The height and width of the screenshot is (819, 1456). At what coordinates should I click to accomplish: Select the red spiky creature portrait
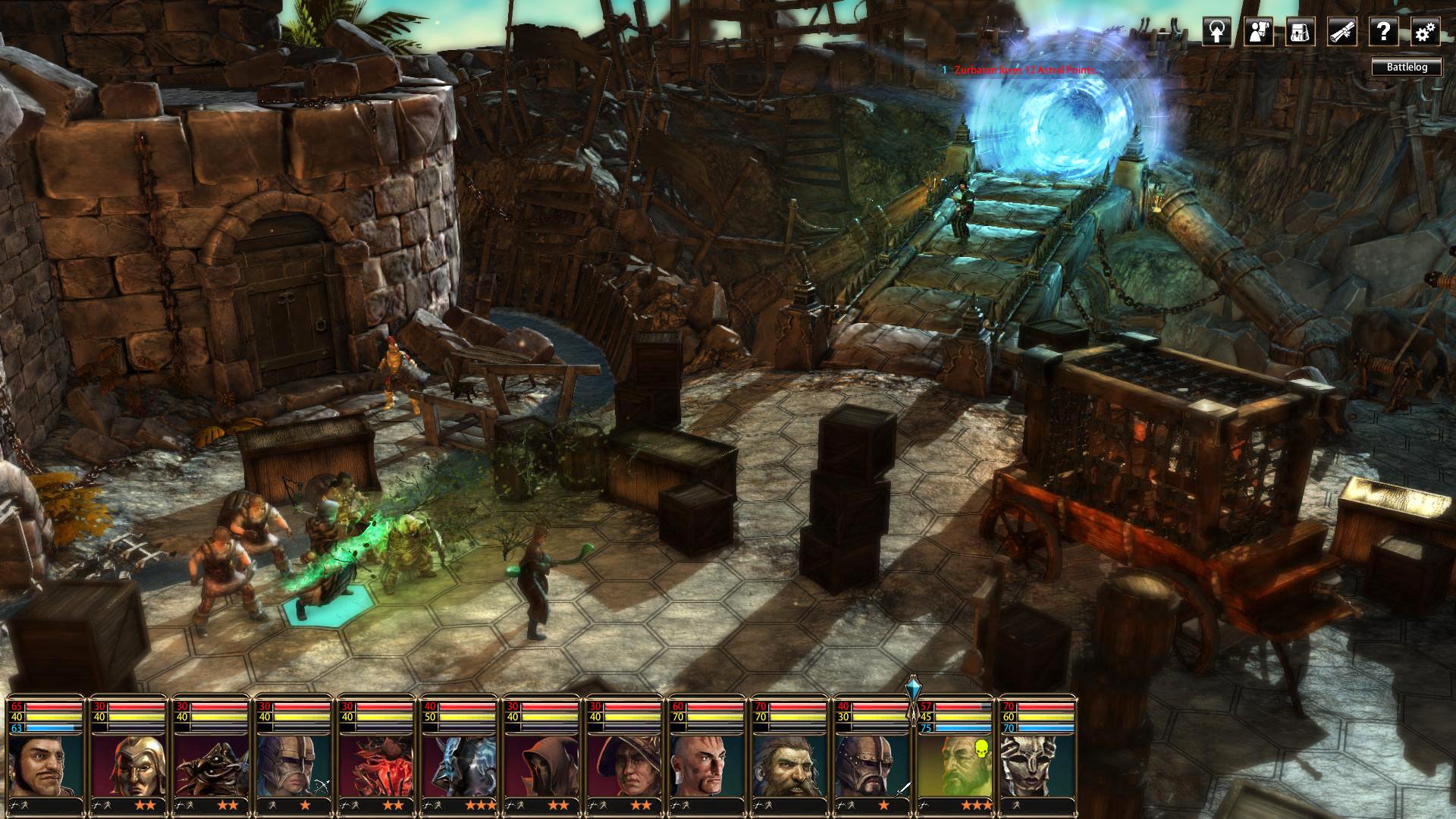[377, 764]
